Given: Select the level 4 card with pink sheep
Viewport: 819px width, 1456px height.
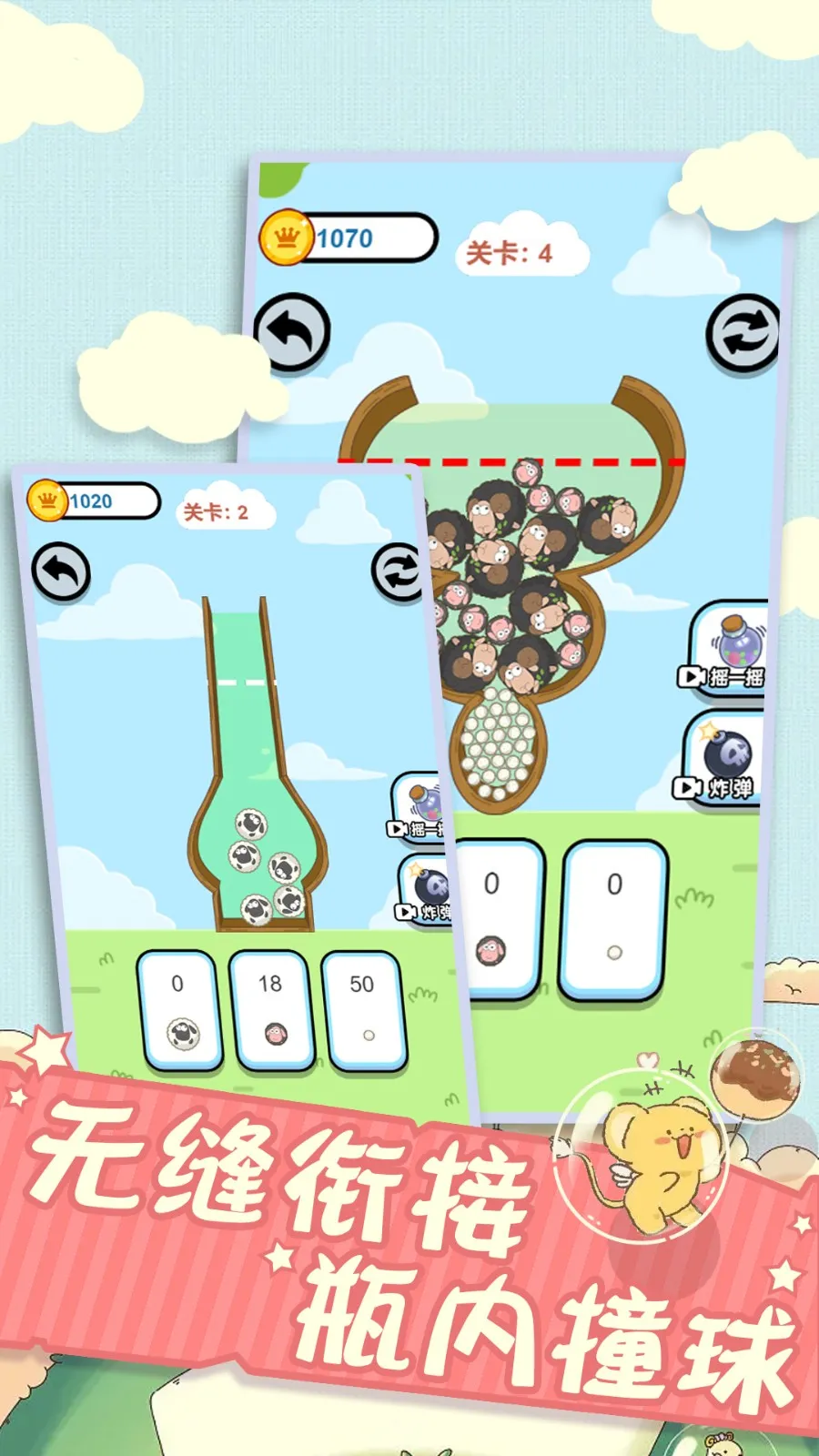Looking at the screenshot, I should click(x=499, y=919).
